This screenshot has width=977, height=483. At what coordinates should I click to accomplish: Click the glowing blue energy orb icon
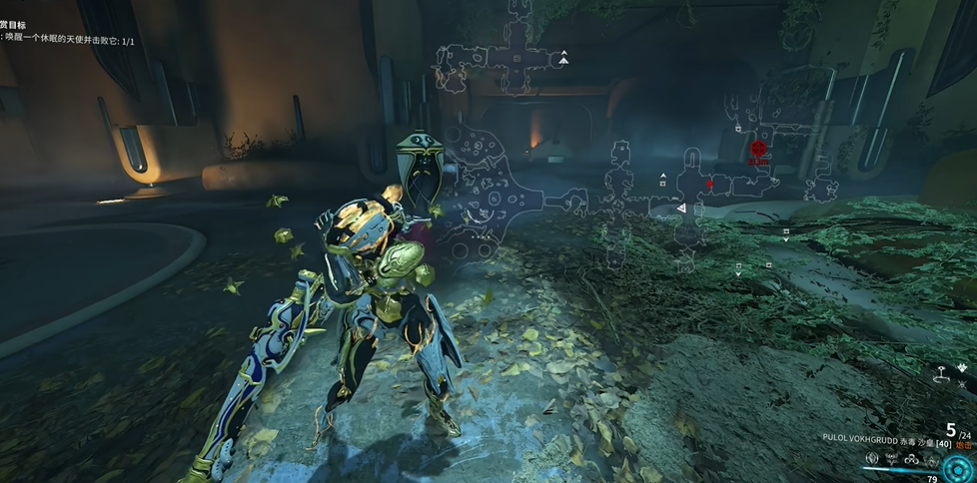pyautogui.click(x=957, y=467)
